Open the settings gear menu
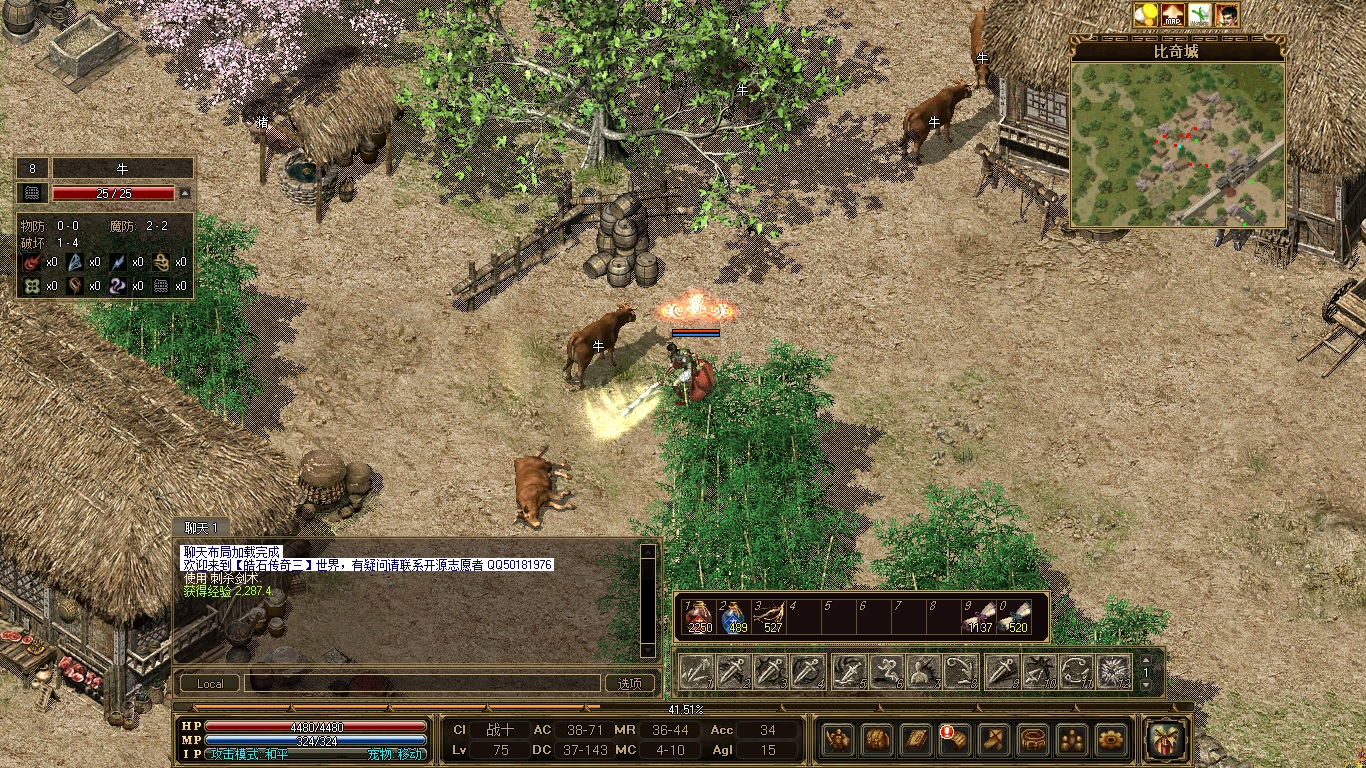Screen dimensions: 1366x768 (1110, 740)
